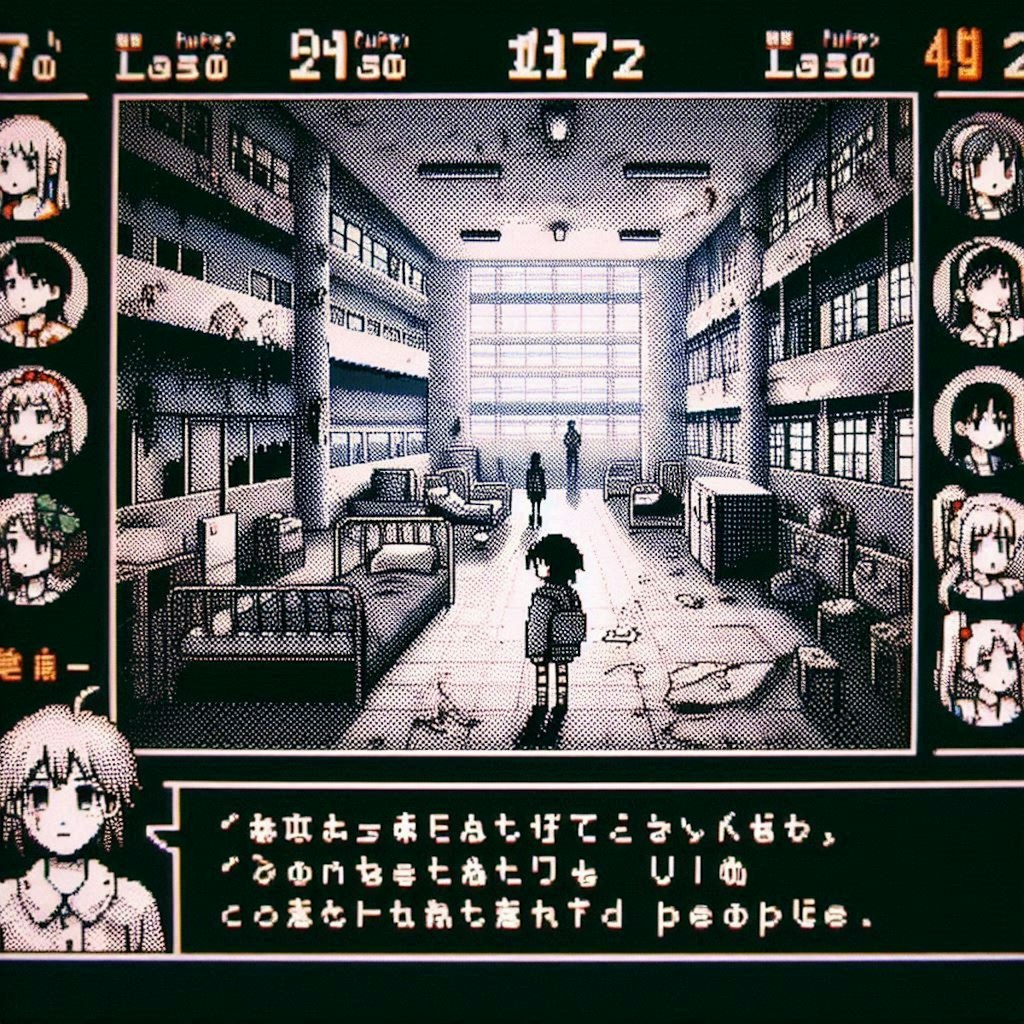Select the white-haired girl with orange collar portrait
The height and width of the screenshot is (1024, 1024).
pos(32,167)
